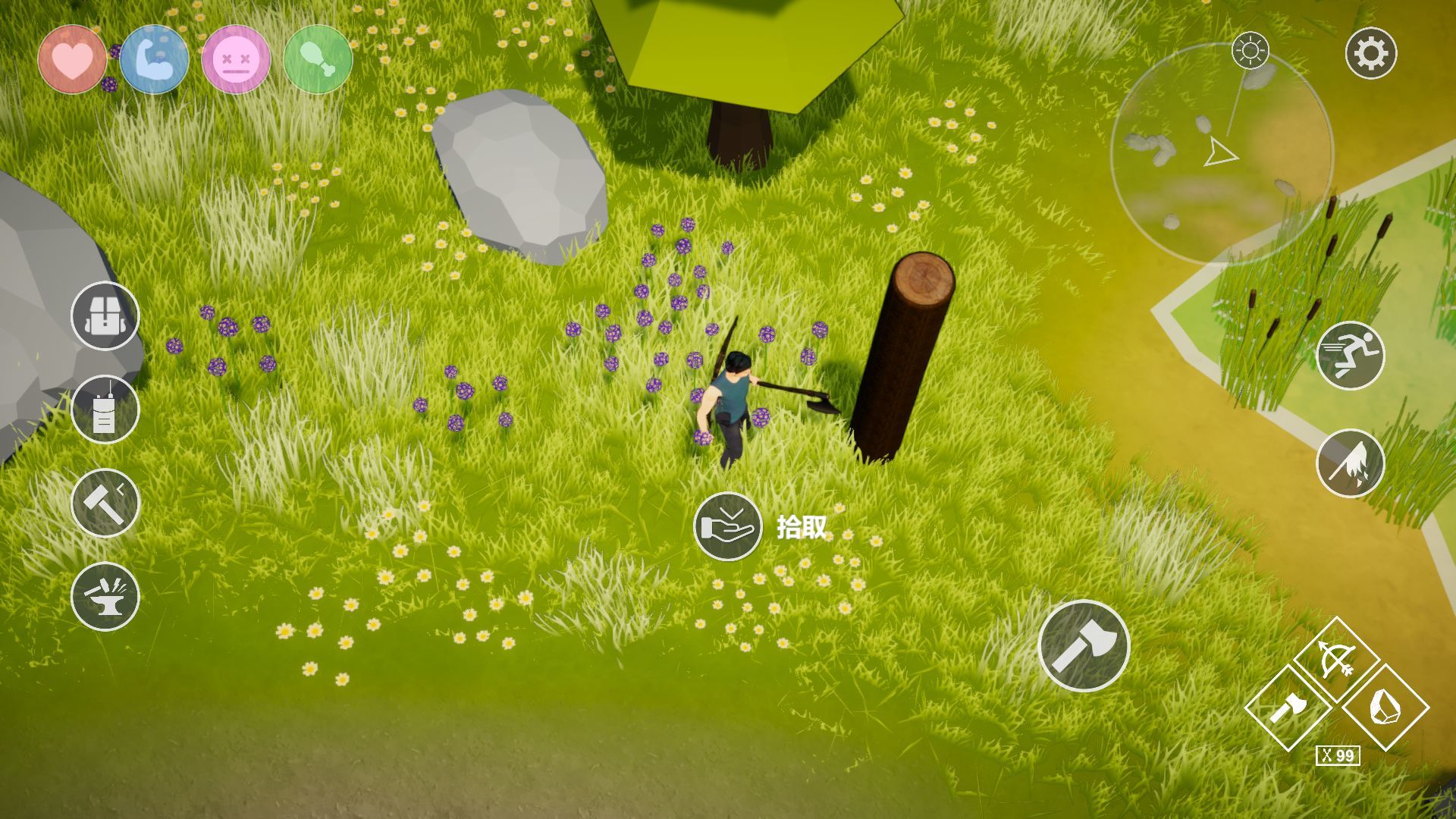1456x819 pixels.
Task: Check the muscle stamina status icon
Action: coord(154,59)
